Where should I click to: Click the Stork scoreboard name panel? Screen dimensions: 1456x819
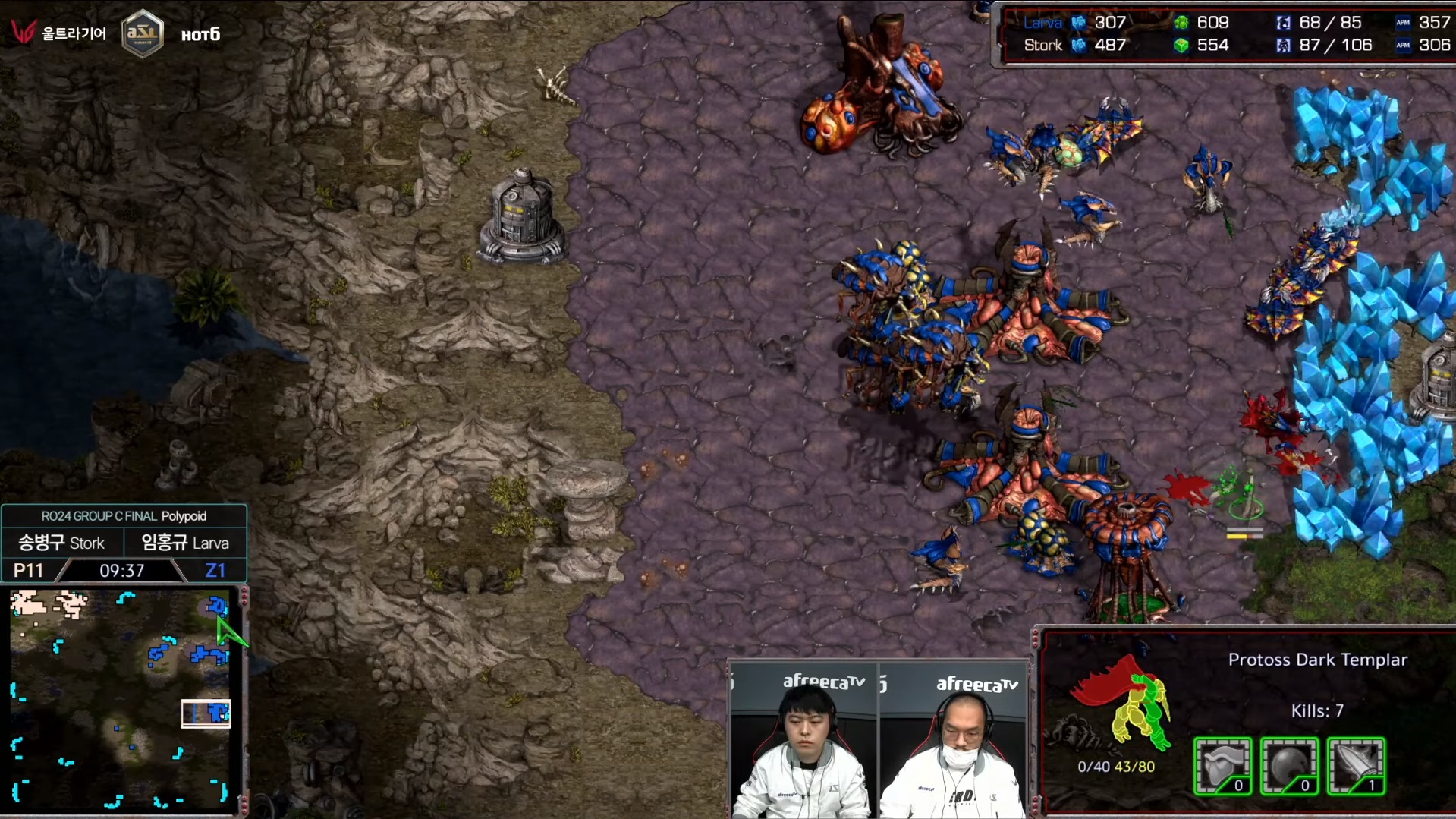61,543
